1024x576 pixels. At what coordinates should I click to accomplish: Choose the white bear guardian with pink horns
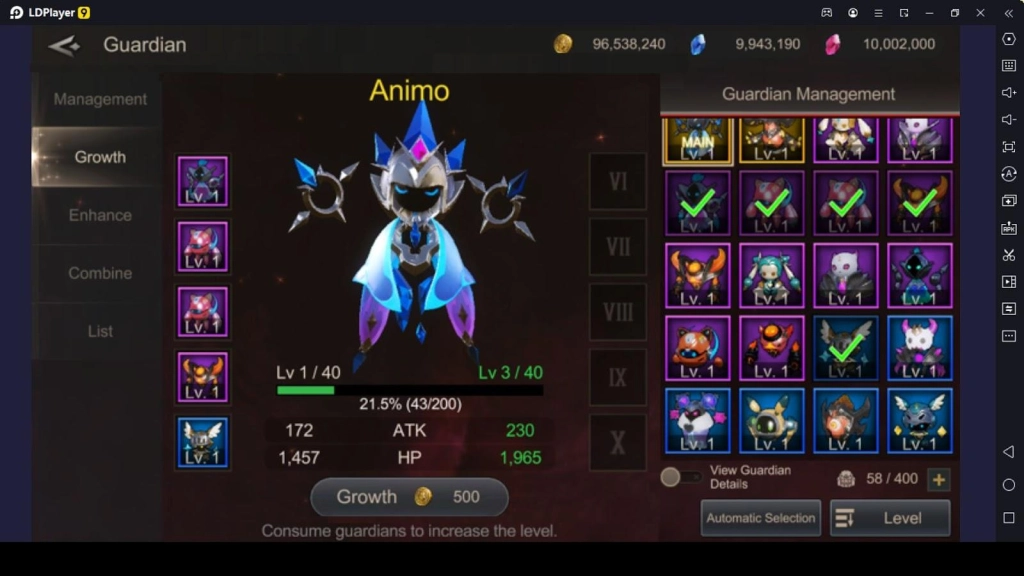point(919,348)
